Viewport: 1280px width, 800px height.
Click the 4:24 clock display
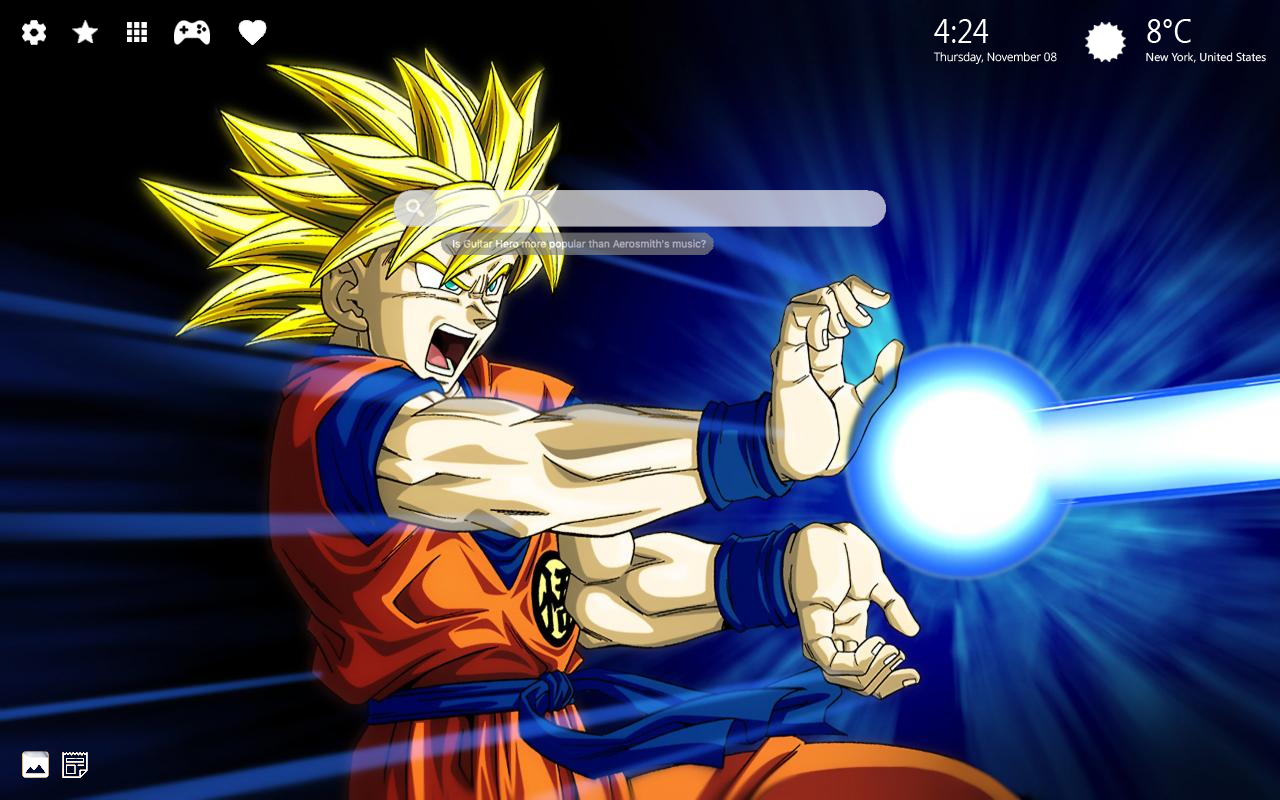(962, 32)
